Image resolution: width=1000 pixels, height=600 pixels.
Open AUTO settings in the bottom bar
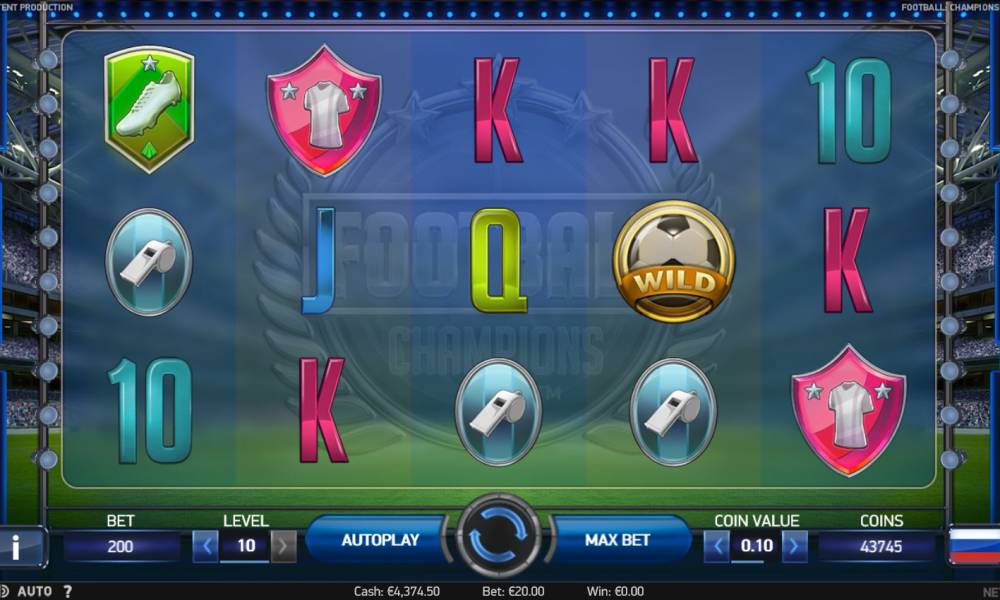(35, 591)
